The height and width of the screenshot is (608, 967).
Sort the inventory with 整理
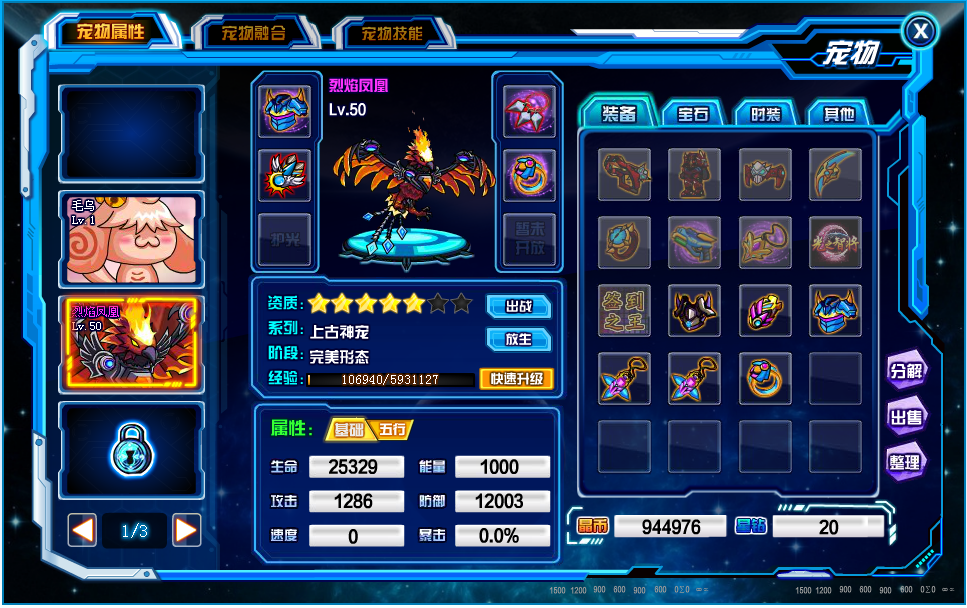coord(905,462)
